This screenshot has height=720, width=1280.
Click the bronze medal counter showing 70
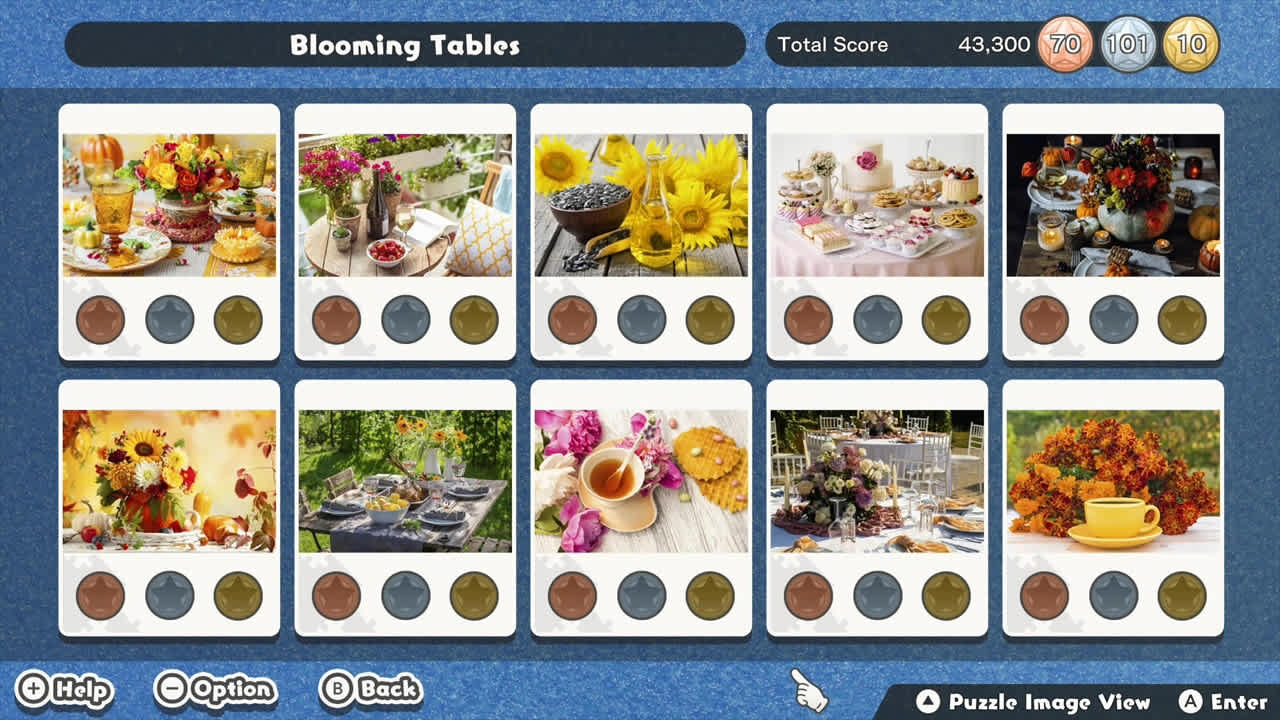(x=1064, y=44)
